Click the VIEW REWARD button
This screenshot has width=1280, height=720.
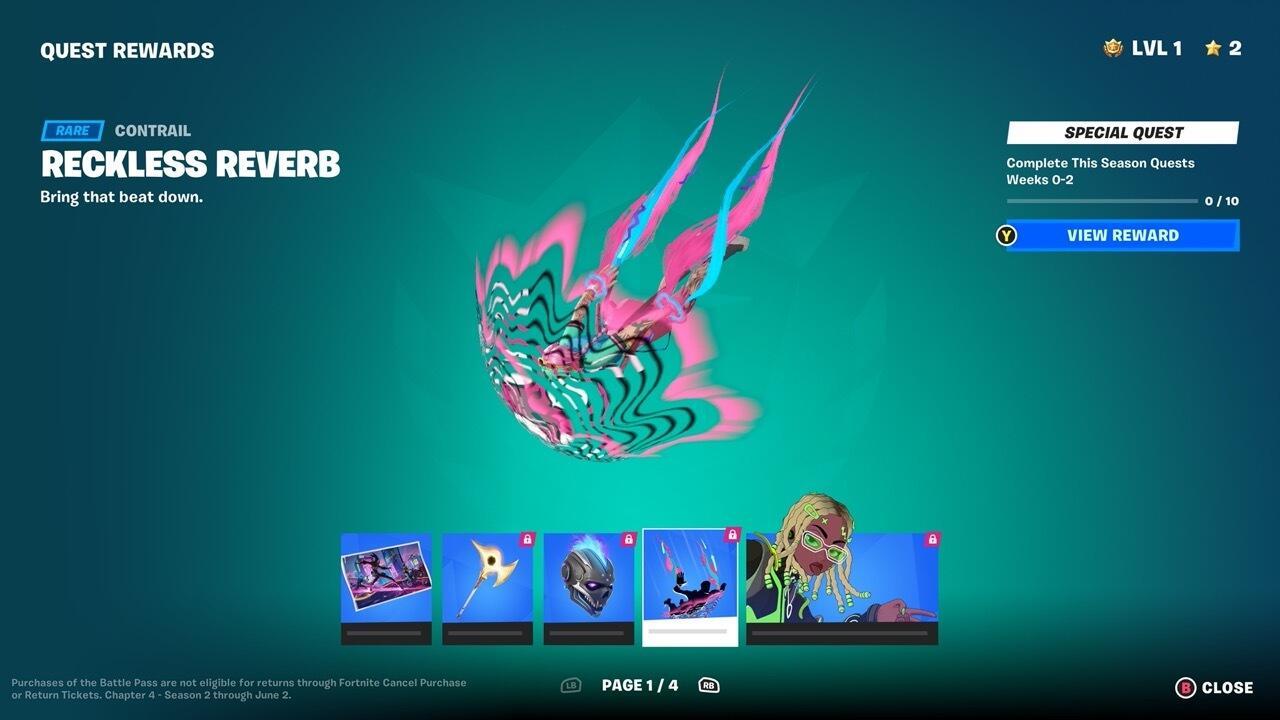click(x=1121, y=235)
